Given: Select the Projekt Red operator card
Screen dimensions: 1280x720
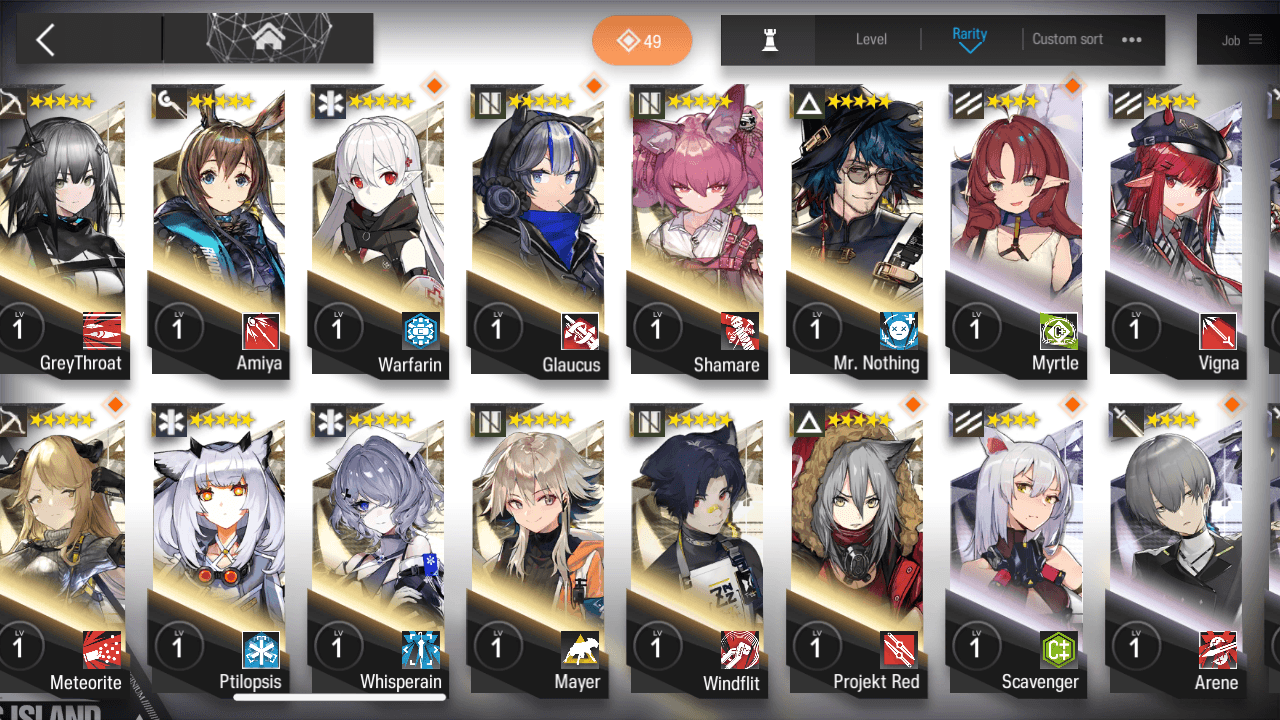Looking at the screenshot, I should coord(856,550).
